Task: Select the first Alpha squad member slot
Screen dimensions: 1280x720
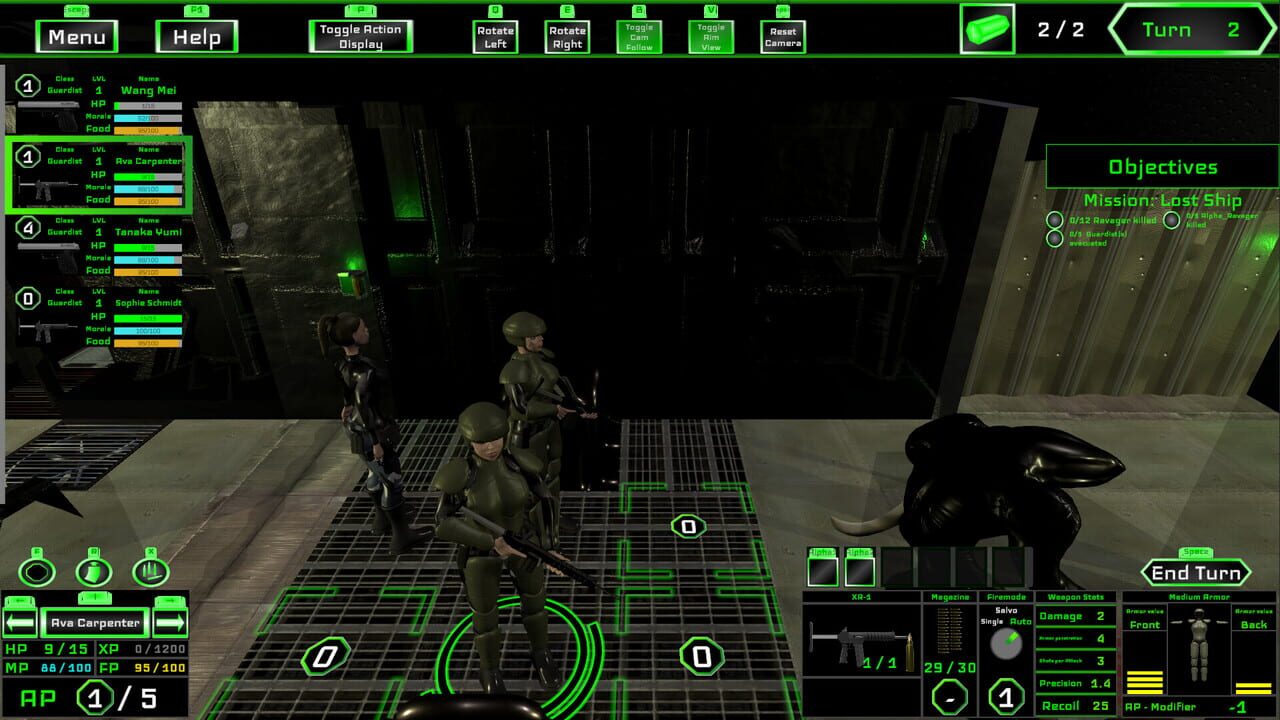Action: click(x=822, y=572)
